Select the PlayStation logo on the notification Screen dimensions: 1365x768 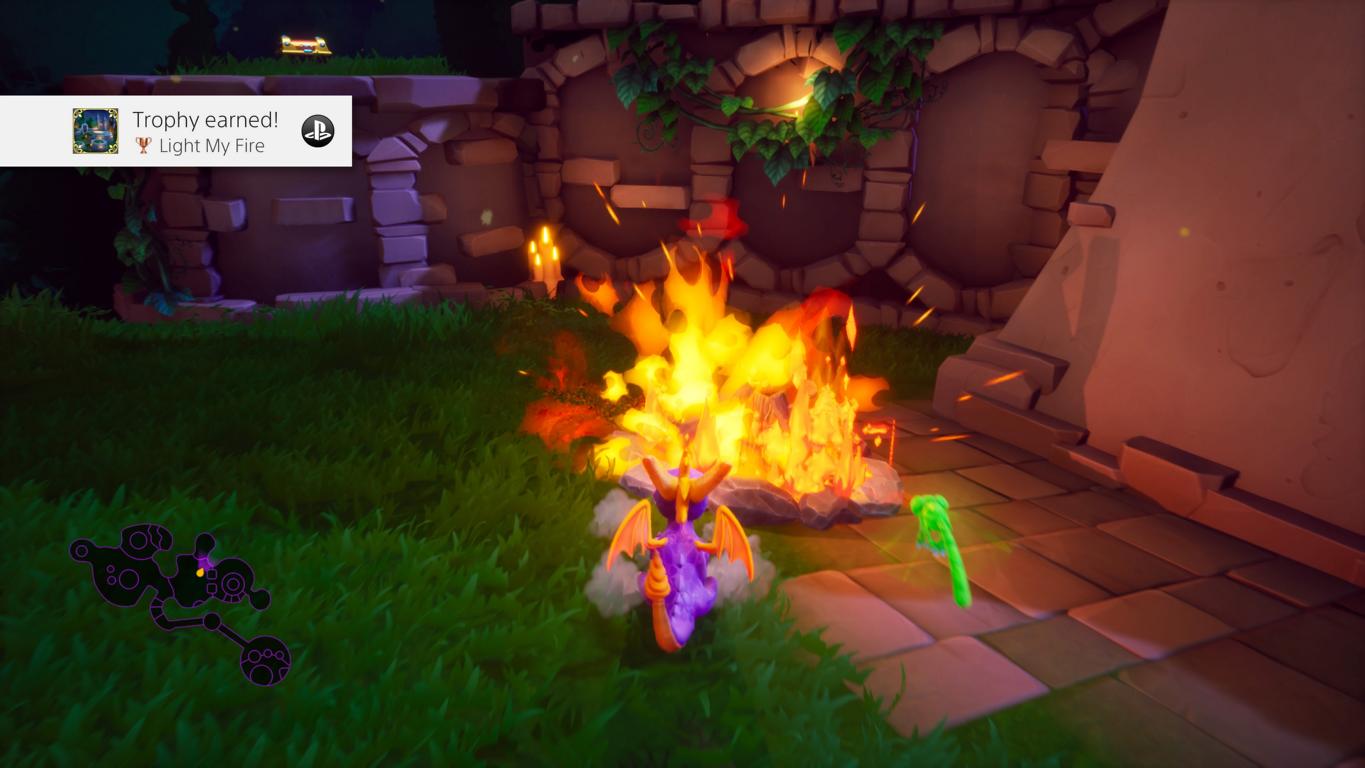pyautogui.click(x=318, y=131)
